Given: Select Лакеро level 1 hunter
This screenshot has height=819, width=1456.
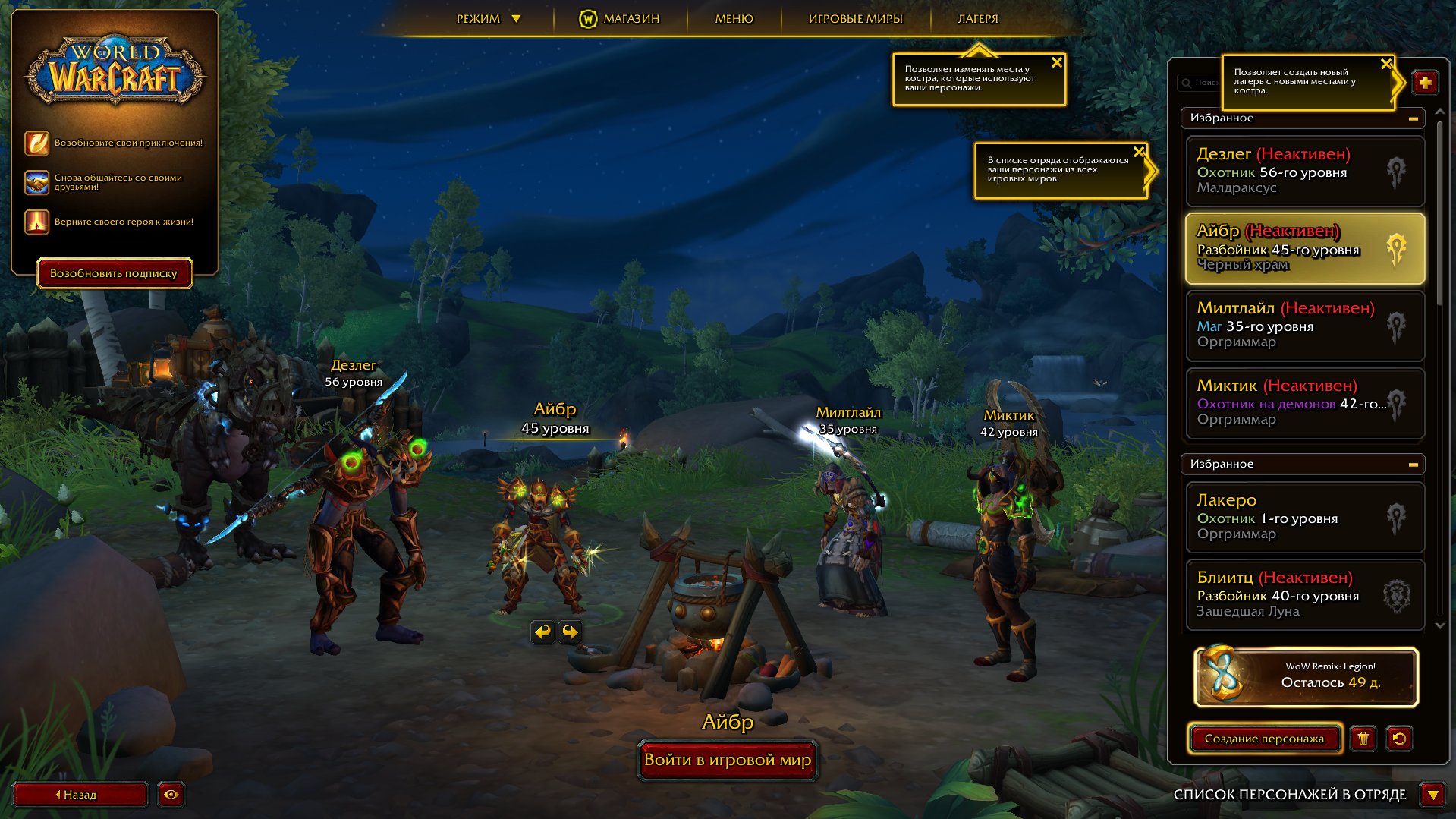Looking at the screenshot, I should (1303, 517).
